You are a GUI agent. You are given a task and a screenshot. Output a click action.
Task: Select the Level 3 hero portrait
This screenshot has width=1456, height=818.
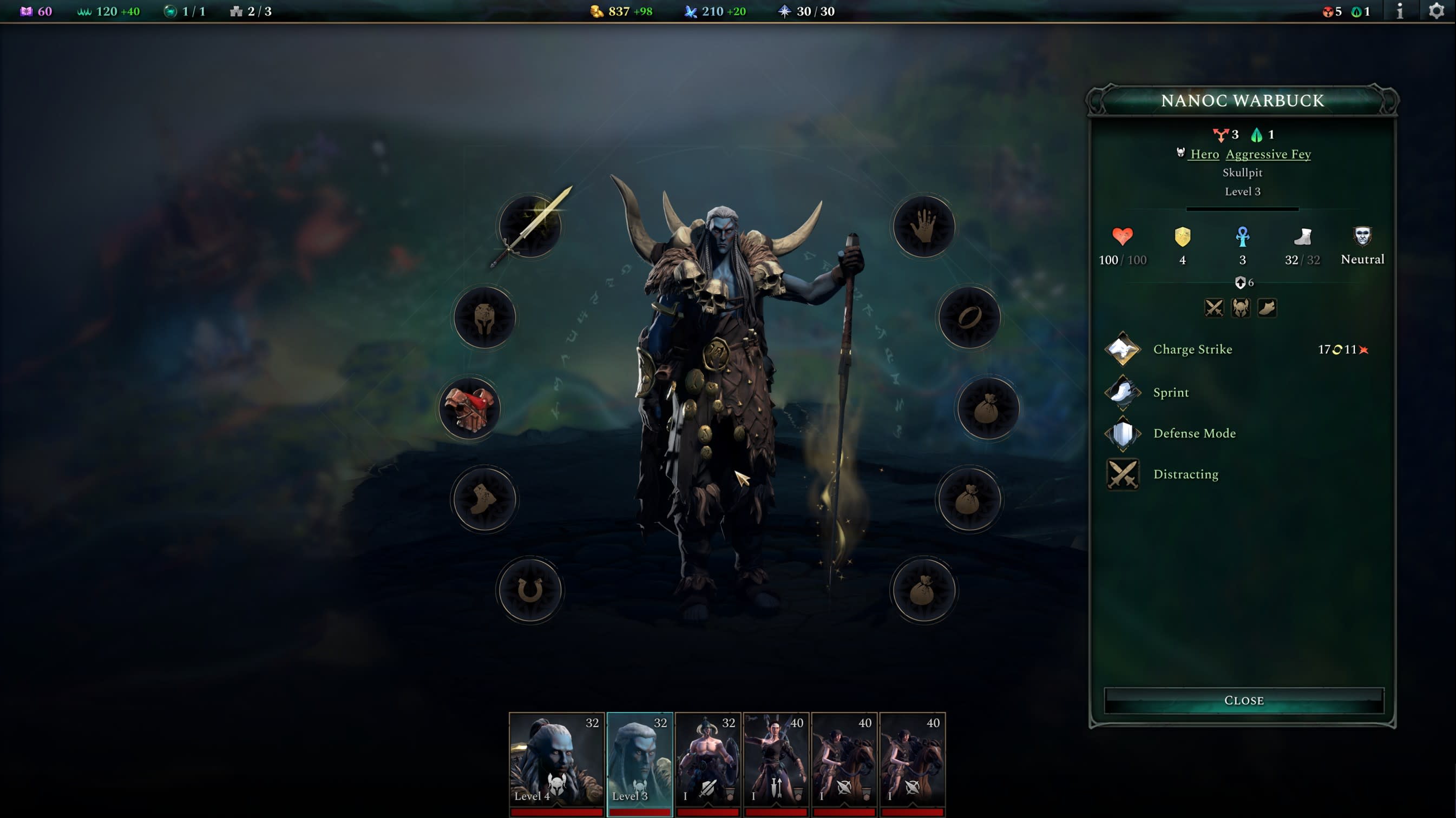pos(639,760)
